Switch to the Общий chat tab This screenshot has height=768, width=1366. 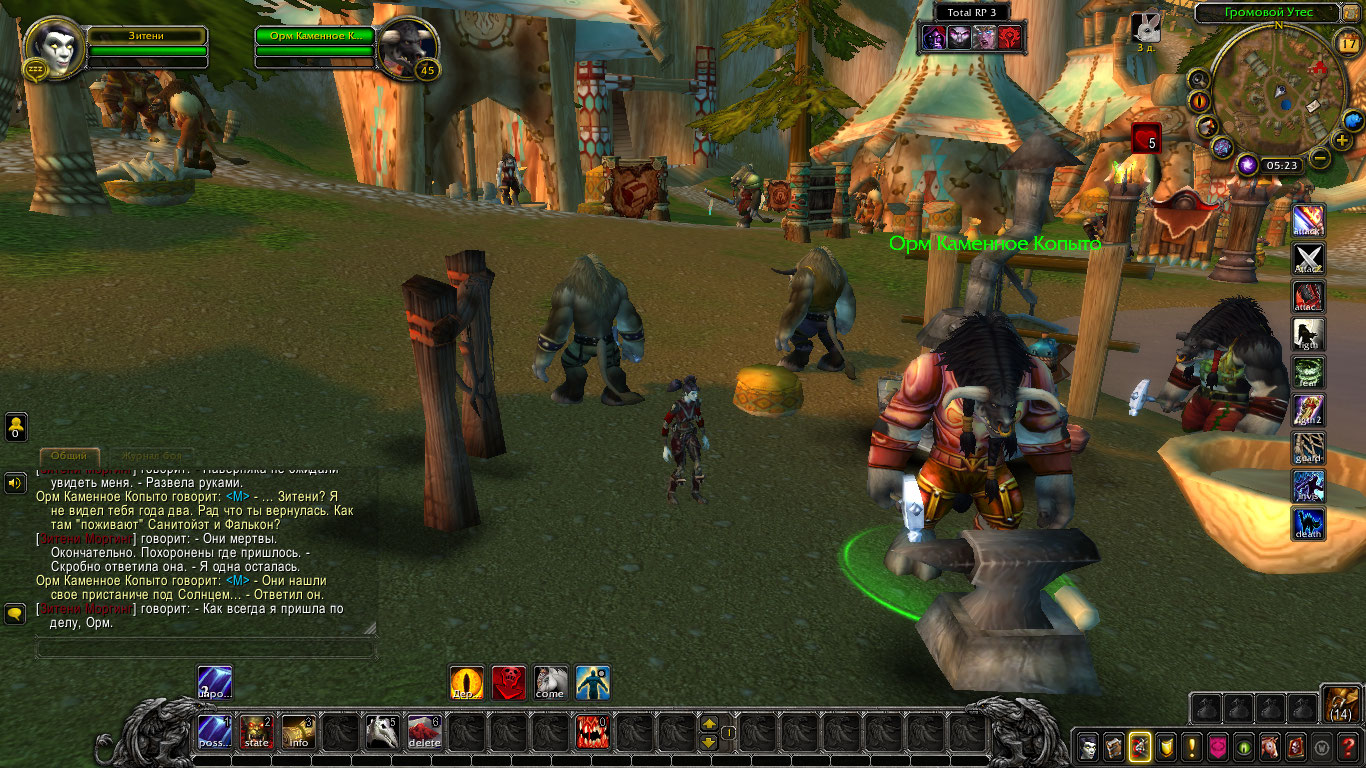point(69,456)
